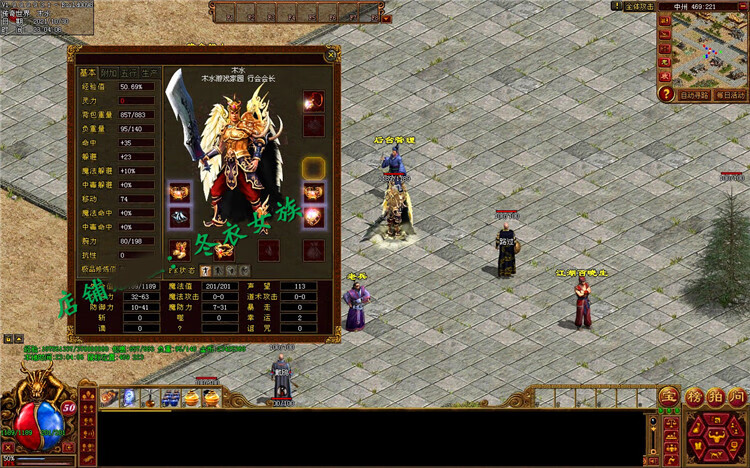Open the 问 help button
Screen dimensions: 750x468
click(737, 396)
